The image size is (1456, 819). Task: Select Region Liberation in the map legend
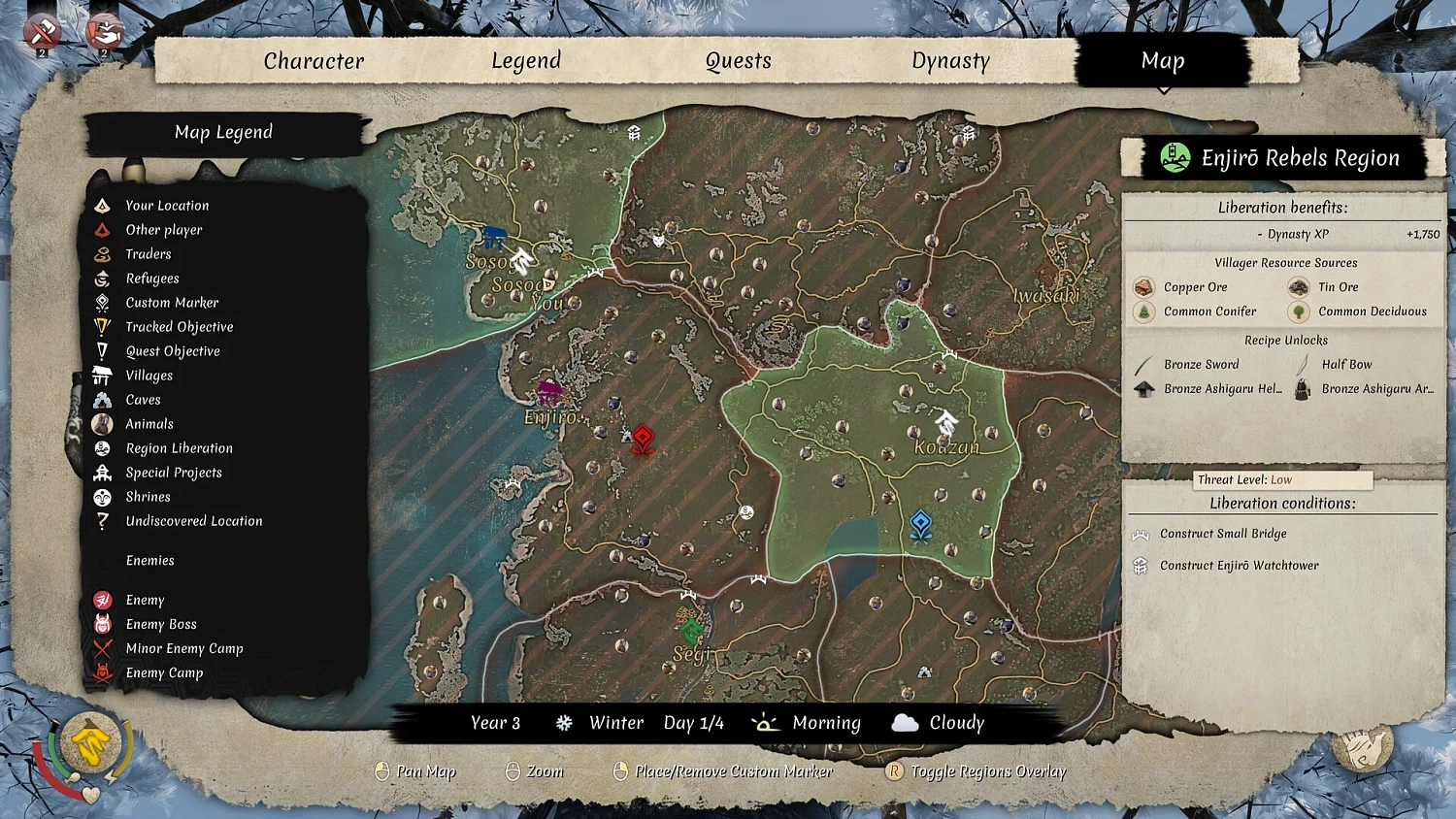click(179, 448)
